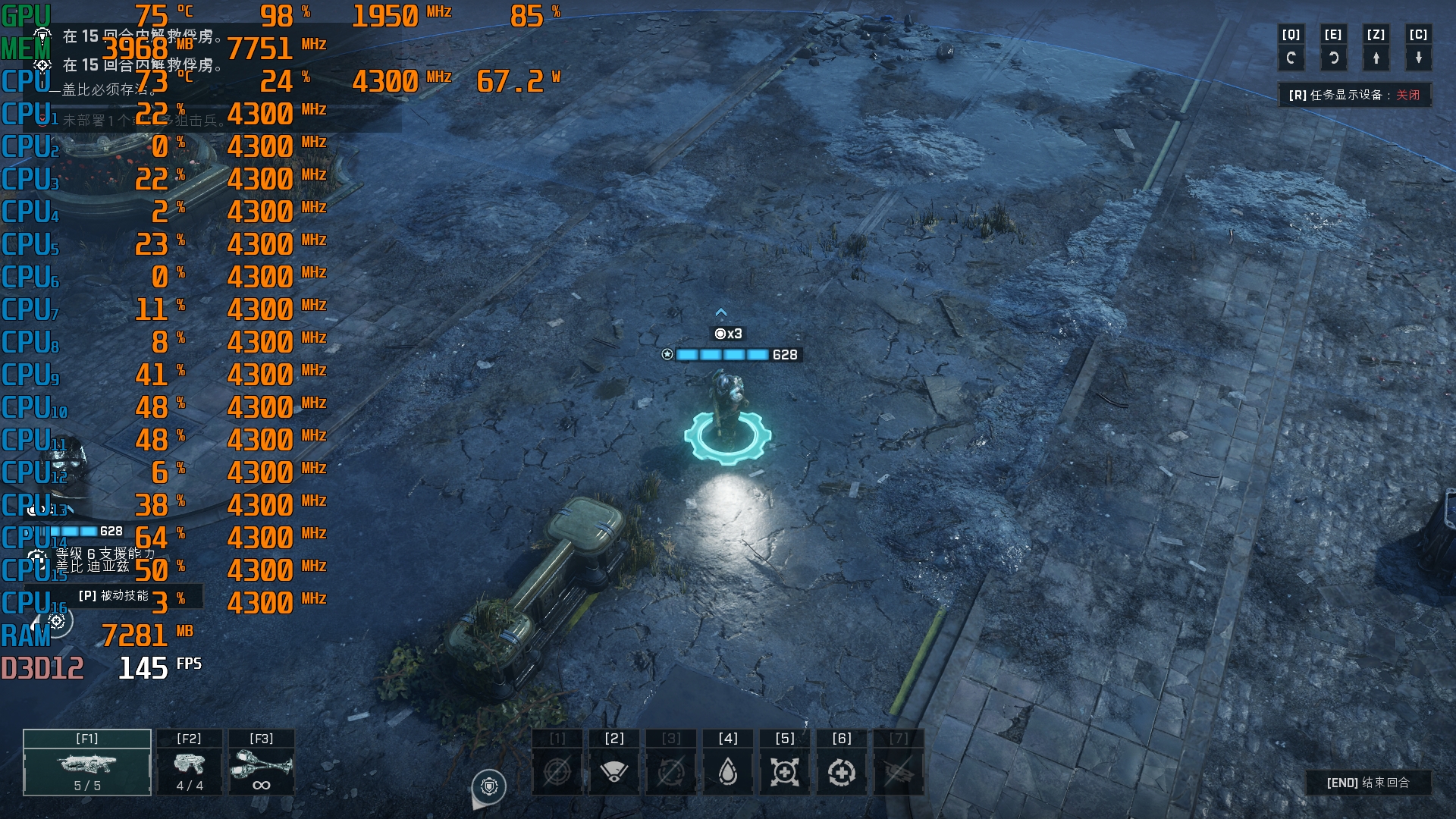This screenshot has height=819, width=1456.
Task: Select the Lancer rifle weapon slot
Action: coord(87,763)
